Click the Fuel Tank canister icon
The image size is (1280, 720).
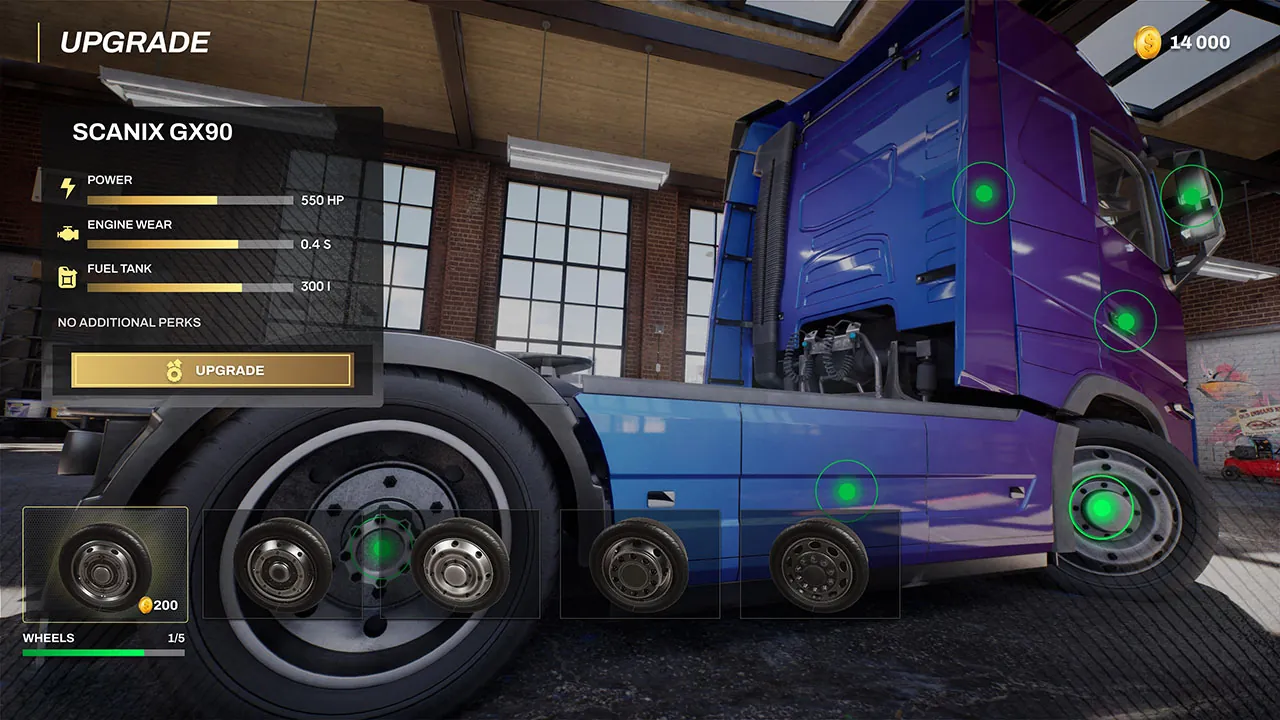[67, 277]
